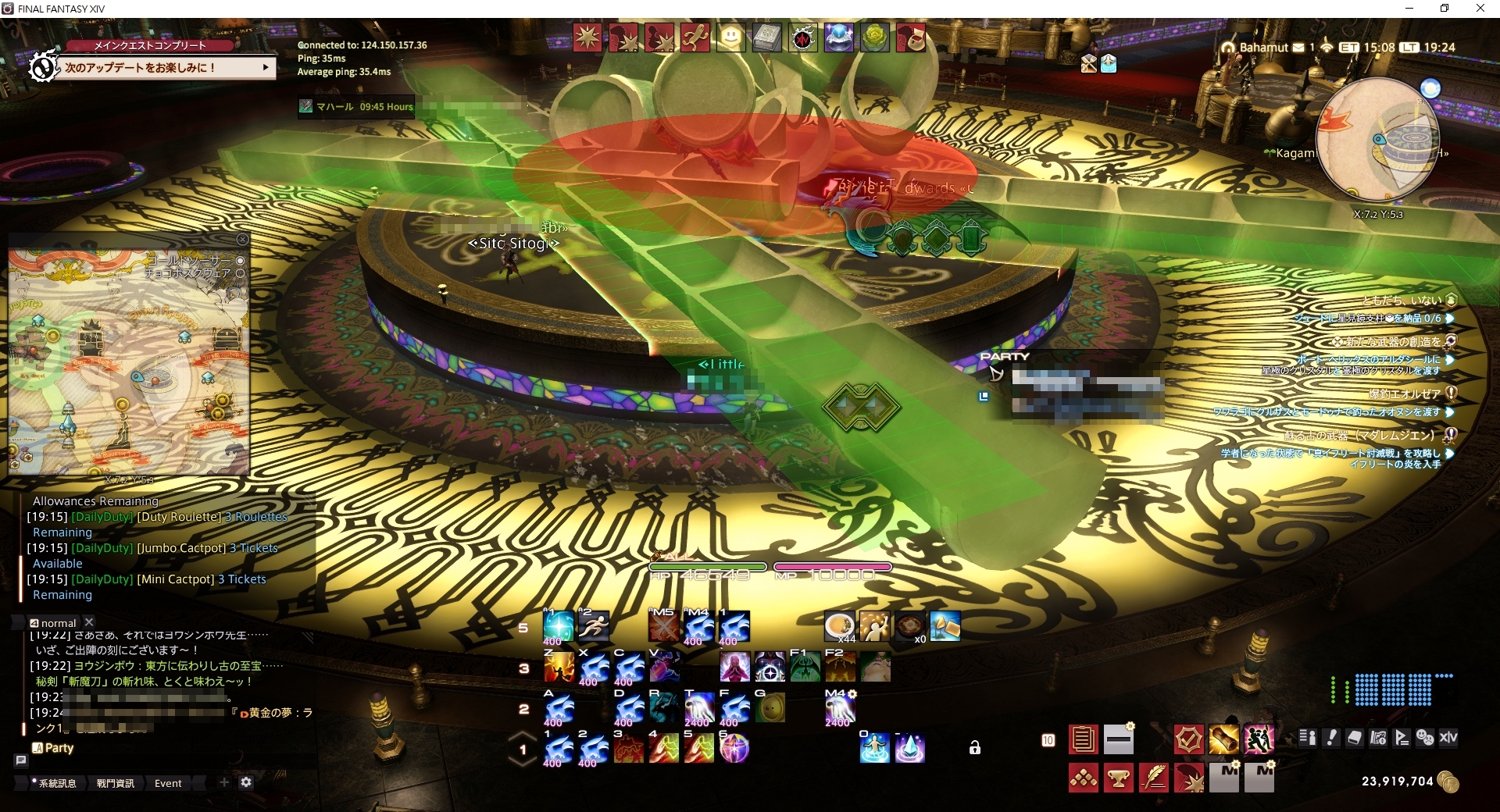Open the gold trophy achievements icon
Screen dimensions: 1500x812
point(1119,778)
